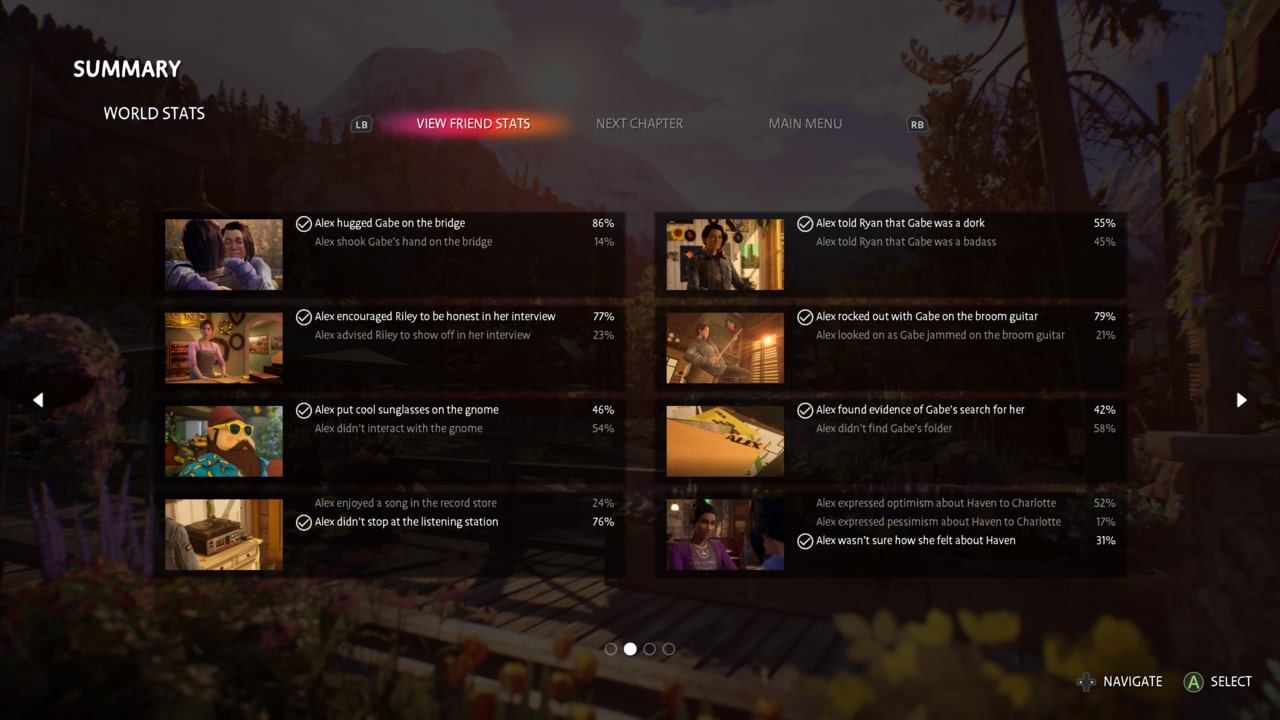Click the gnome with sunglasses thumbnail
The height and width of the screenshot is (720, 1280).
(223, 441)
